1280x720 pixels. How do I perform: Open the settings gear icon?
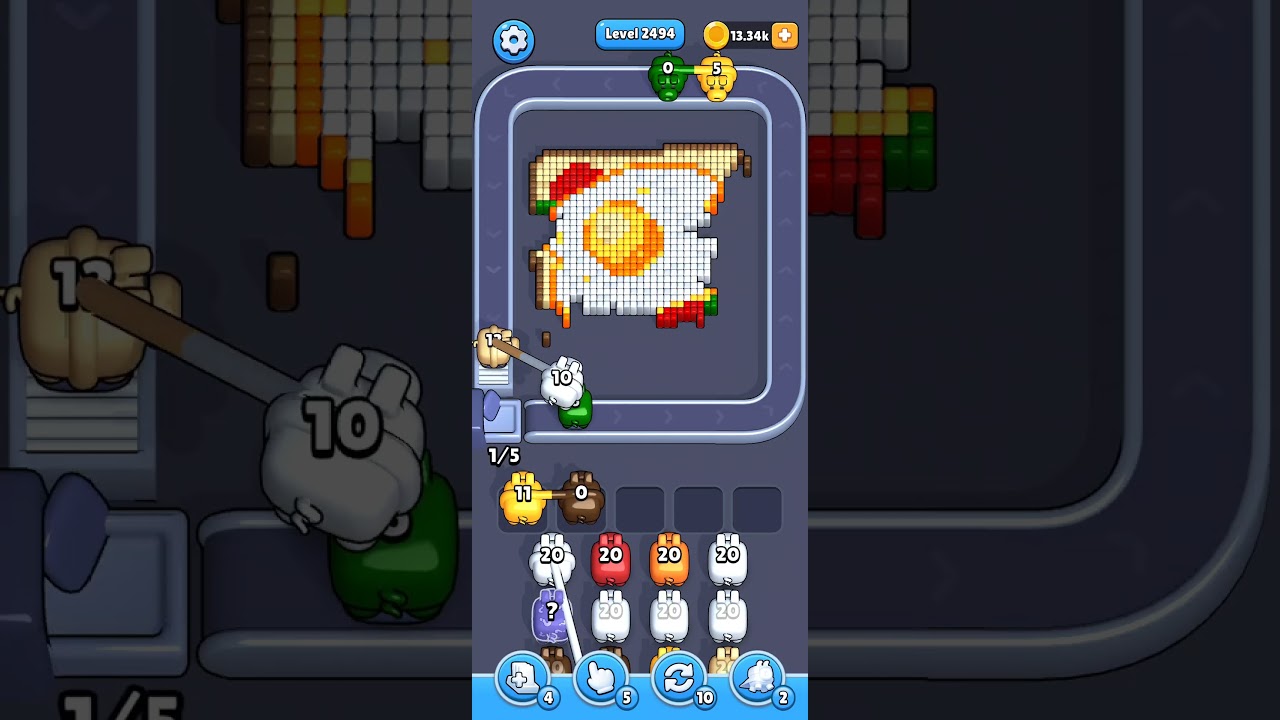click(513, 41)
